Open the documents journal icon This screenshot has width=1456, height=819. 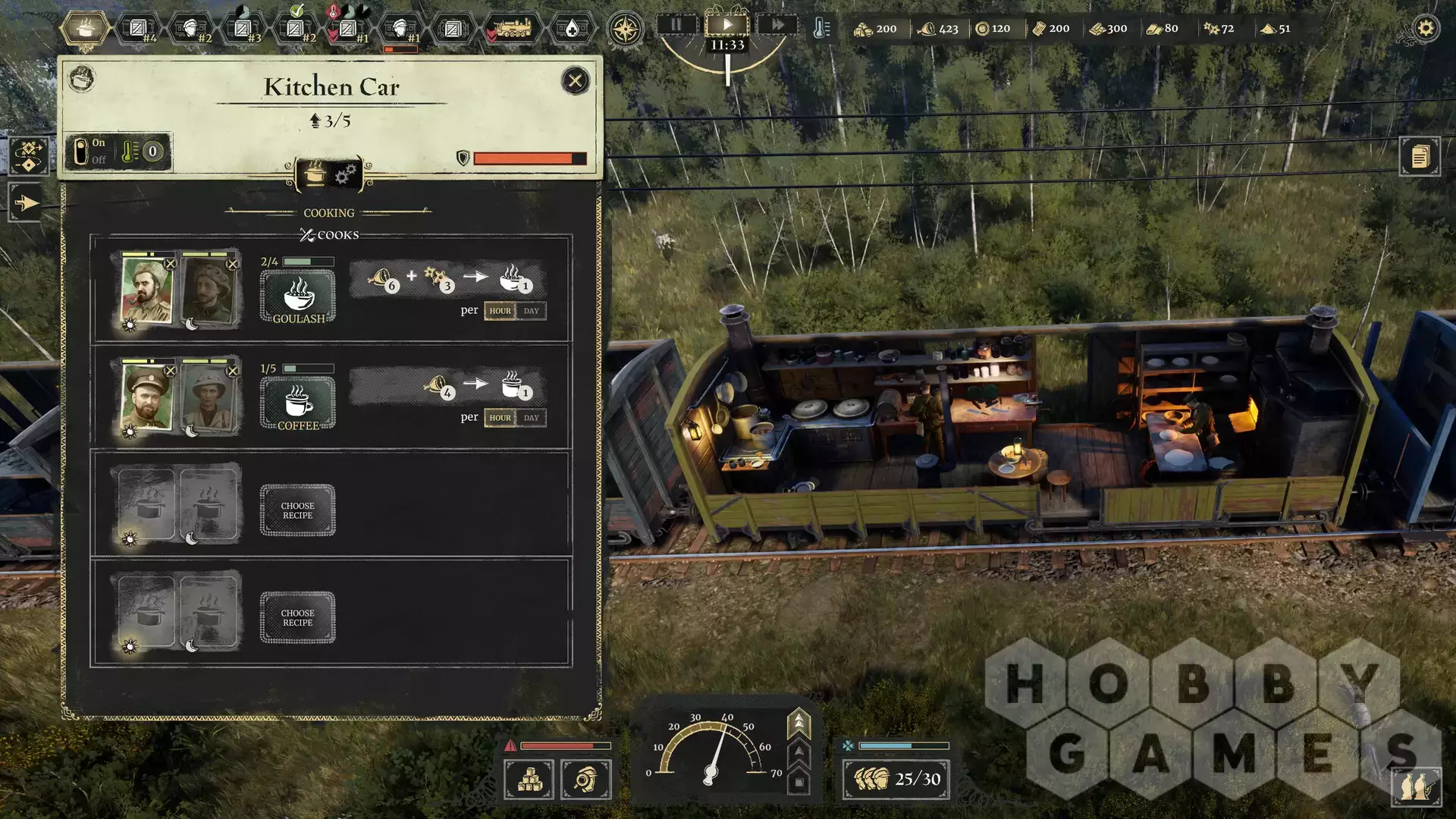pos(1420,157)
